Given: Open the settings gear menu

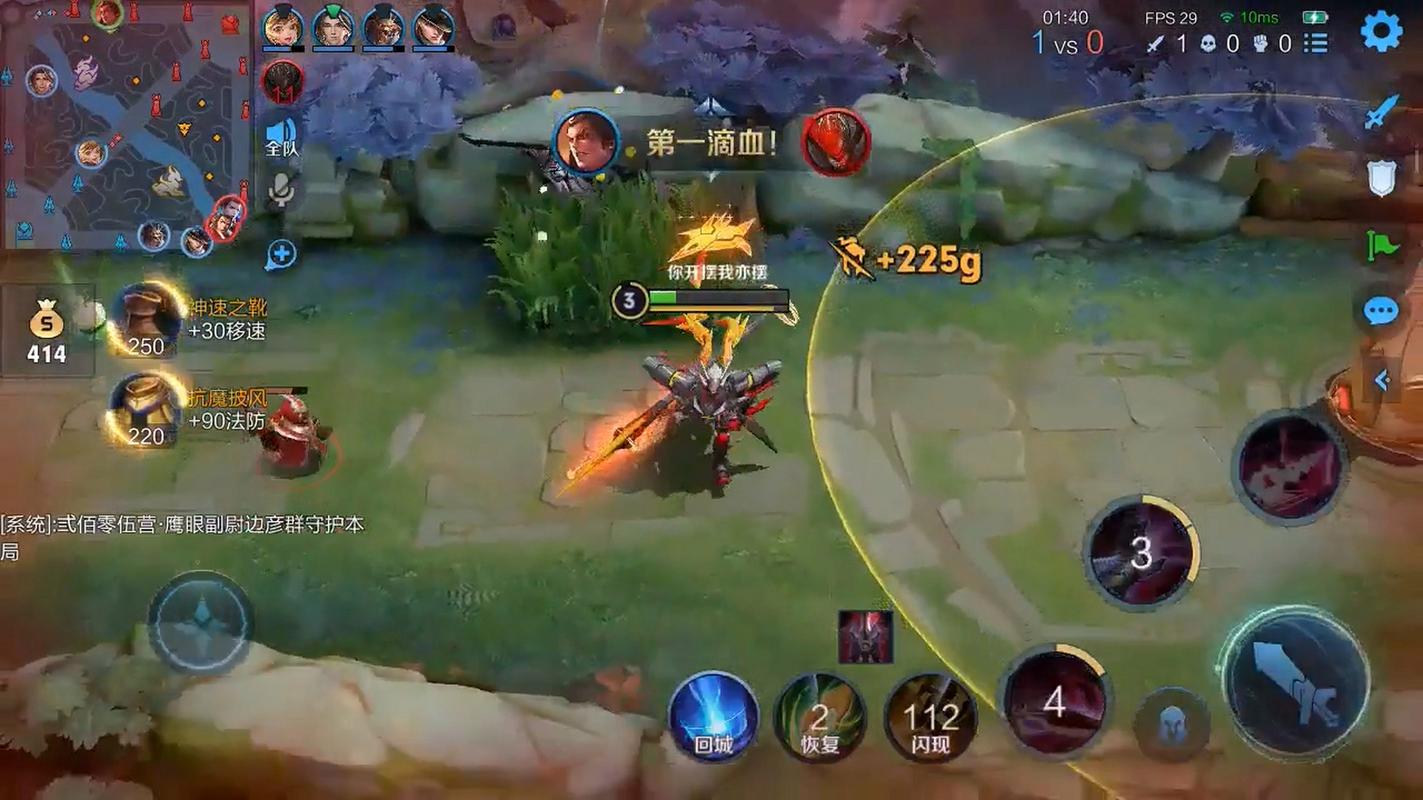Looking at the screenshot, I should point(1381,31).
